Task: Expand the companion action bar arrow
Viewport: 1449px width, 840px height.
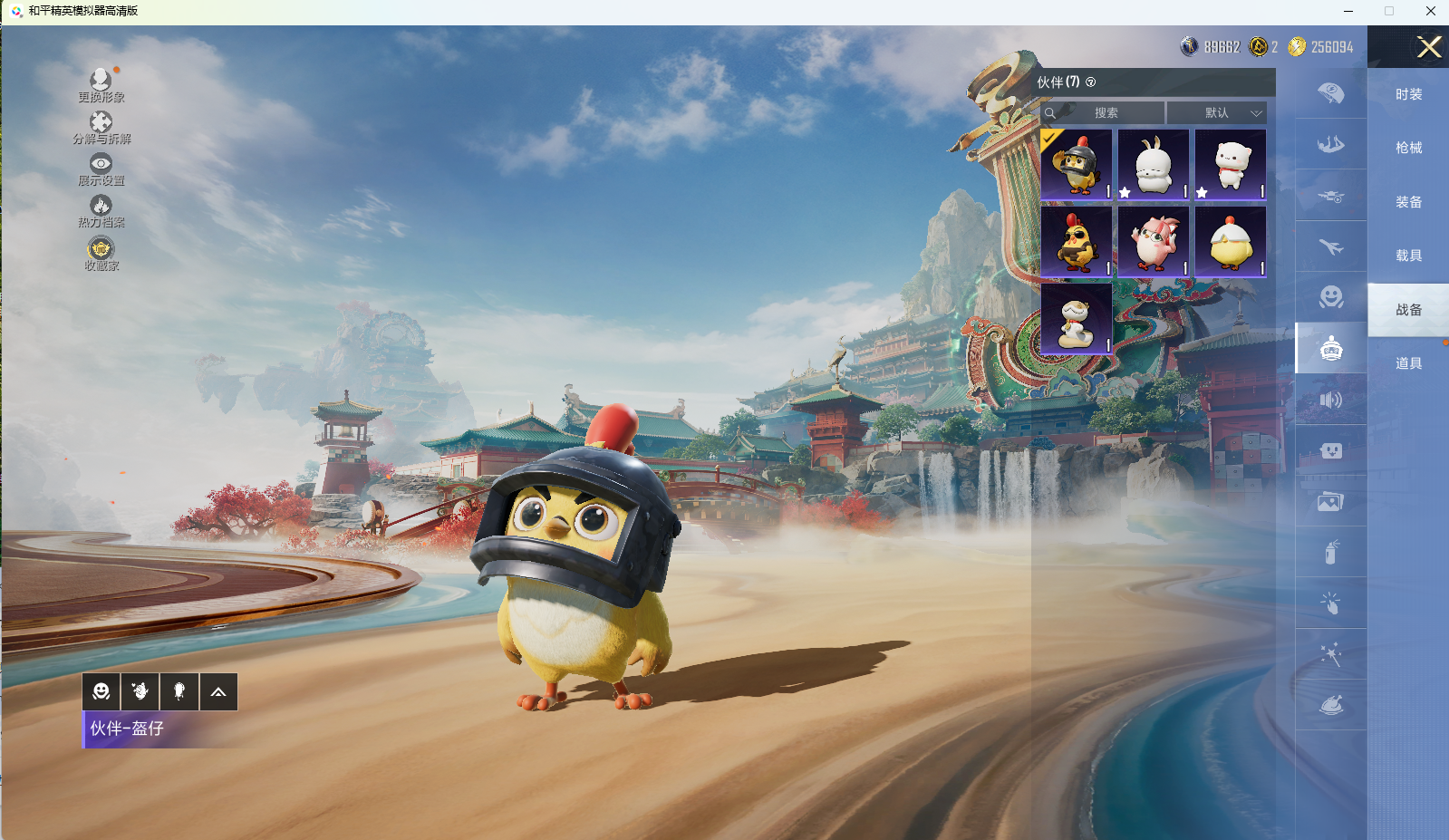Action: point(218,692)
